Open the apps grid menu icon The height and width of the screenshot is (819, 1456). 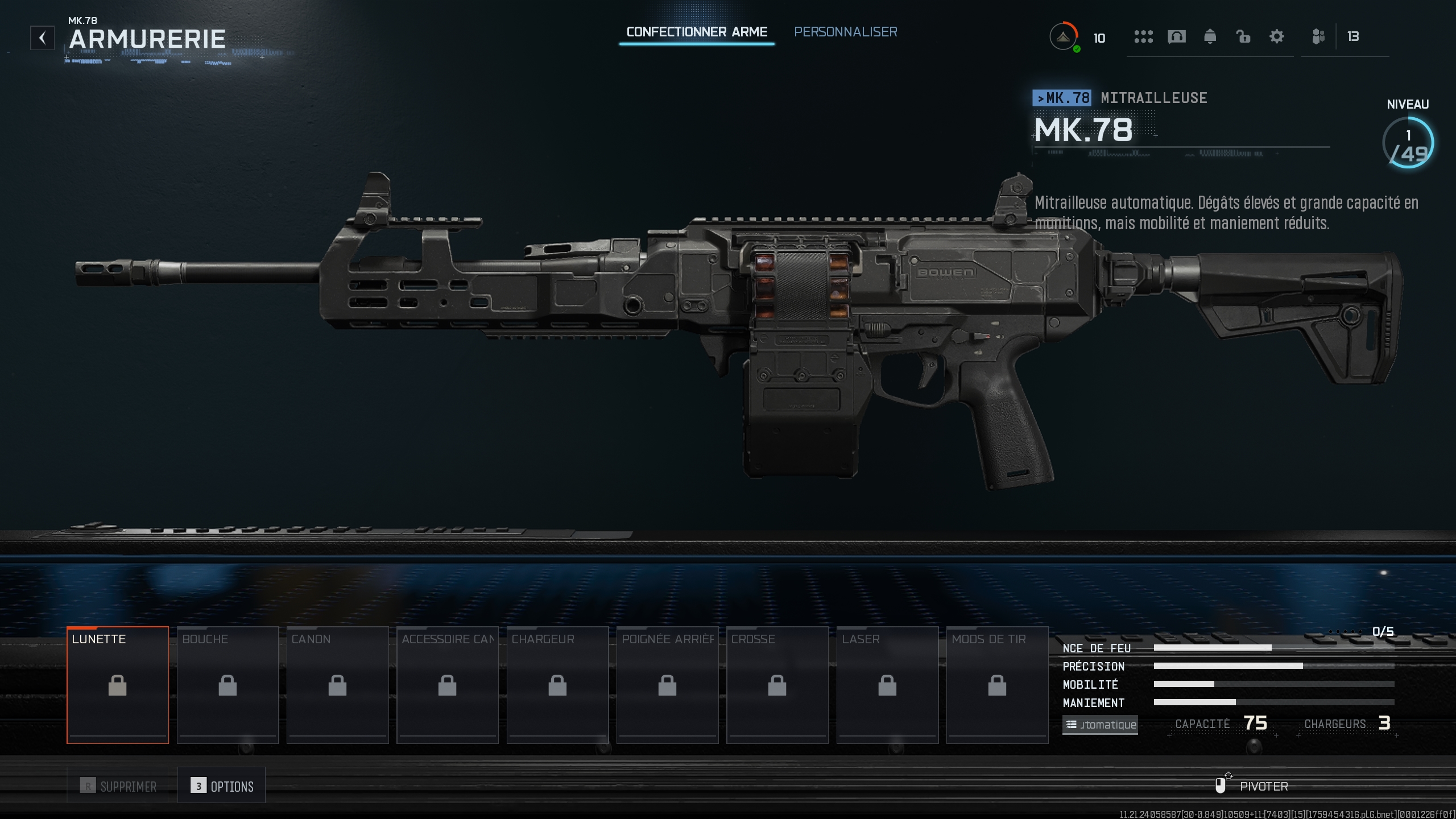pos(1143,36)
